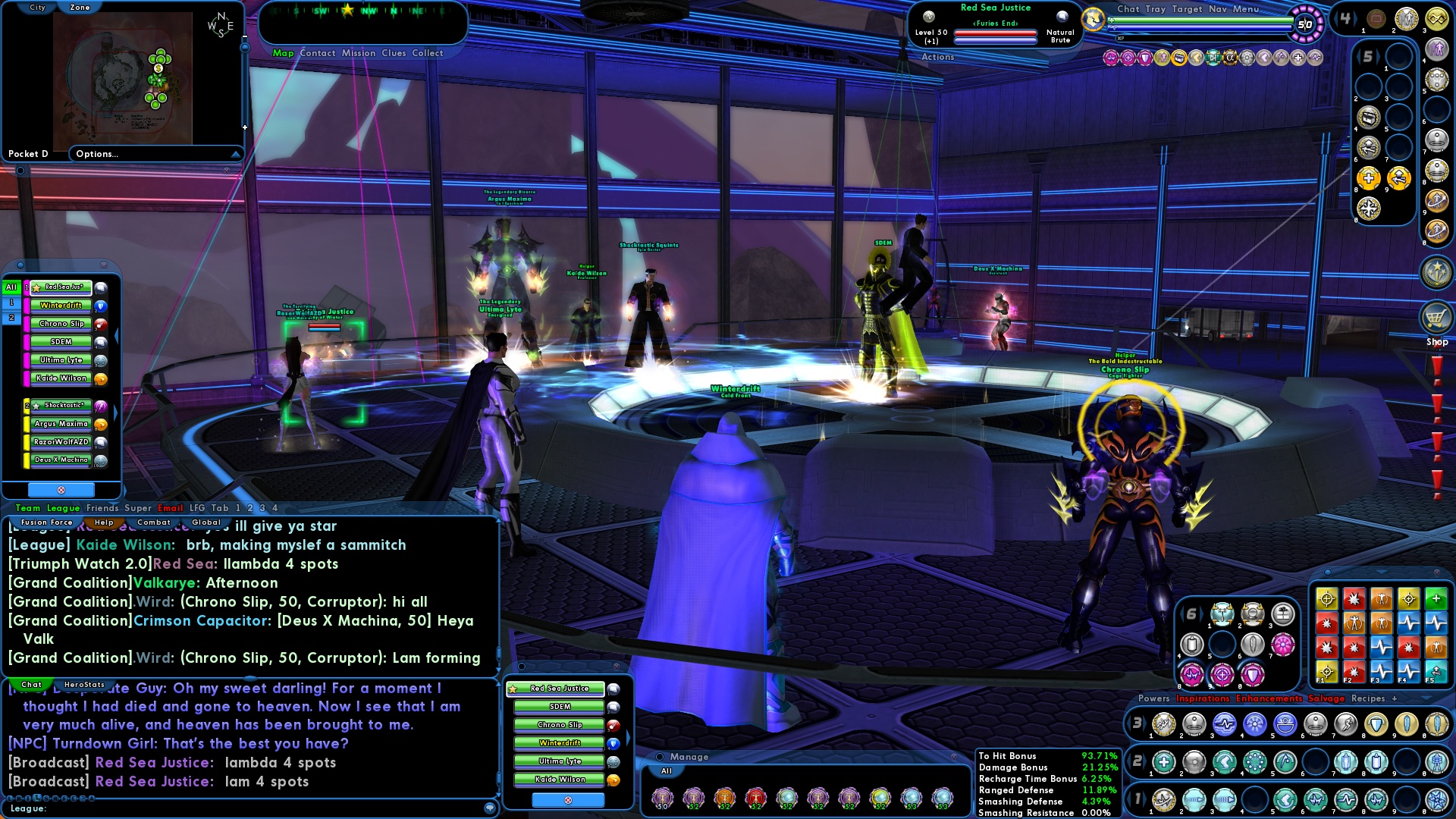Collapse power tray 3 using its side arrow
Image resolution: width=1456 pixels, height=819 pixels.
[1145, 722]
